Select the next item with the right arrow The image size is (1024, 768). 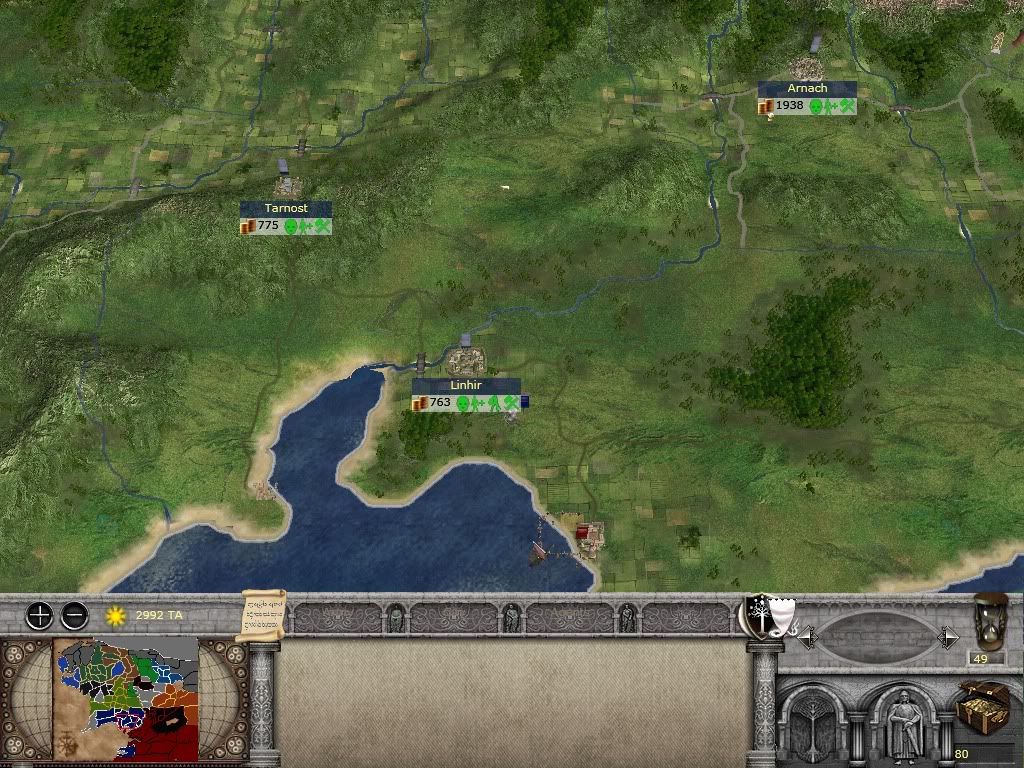click(948, 636)
